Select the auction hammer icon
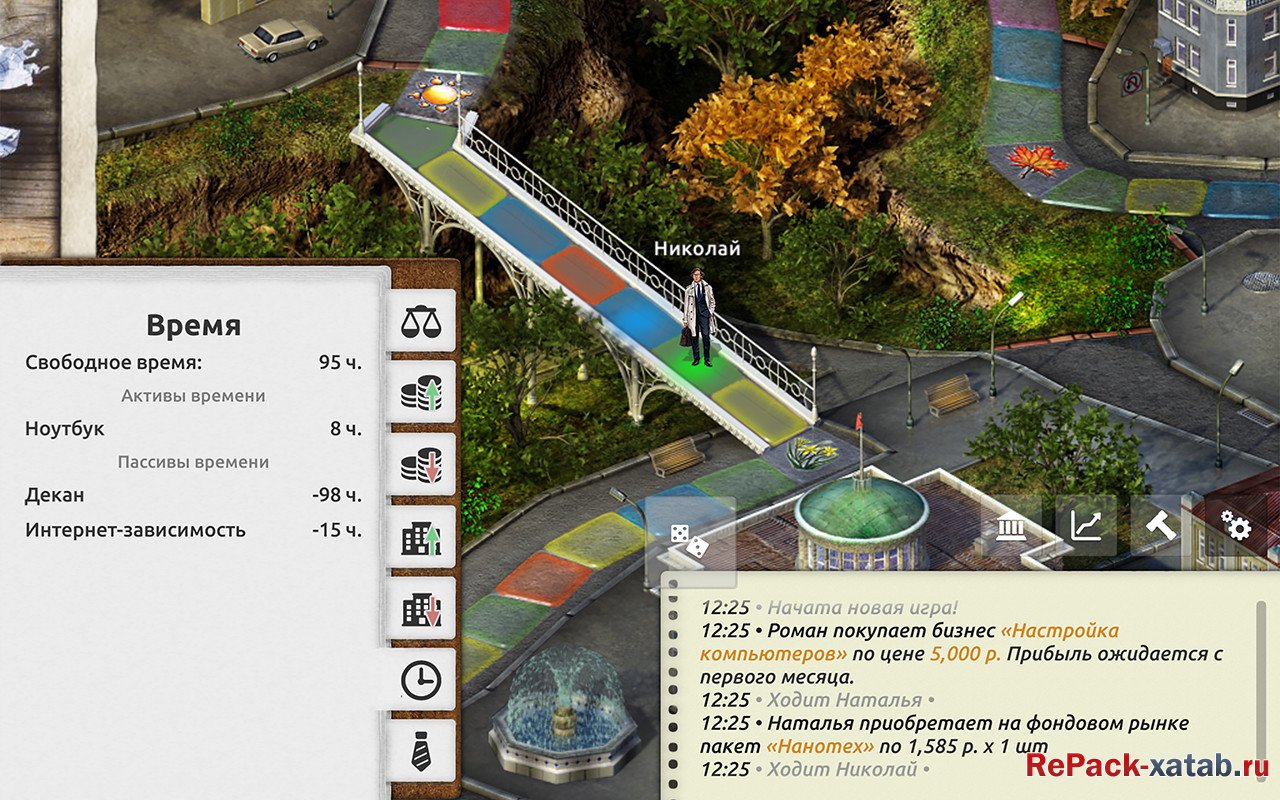 point(1162,525)
